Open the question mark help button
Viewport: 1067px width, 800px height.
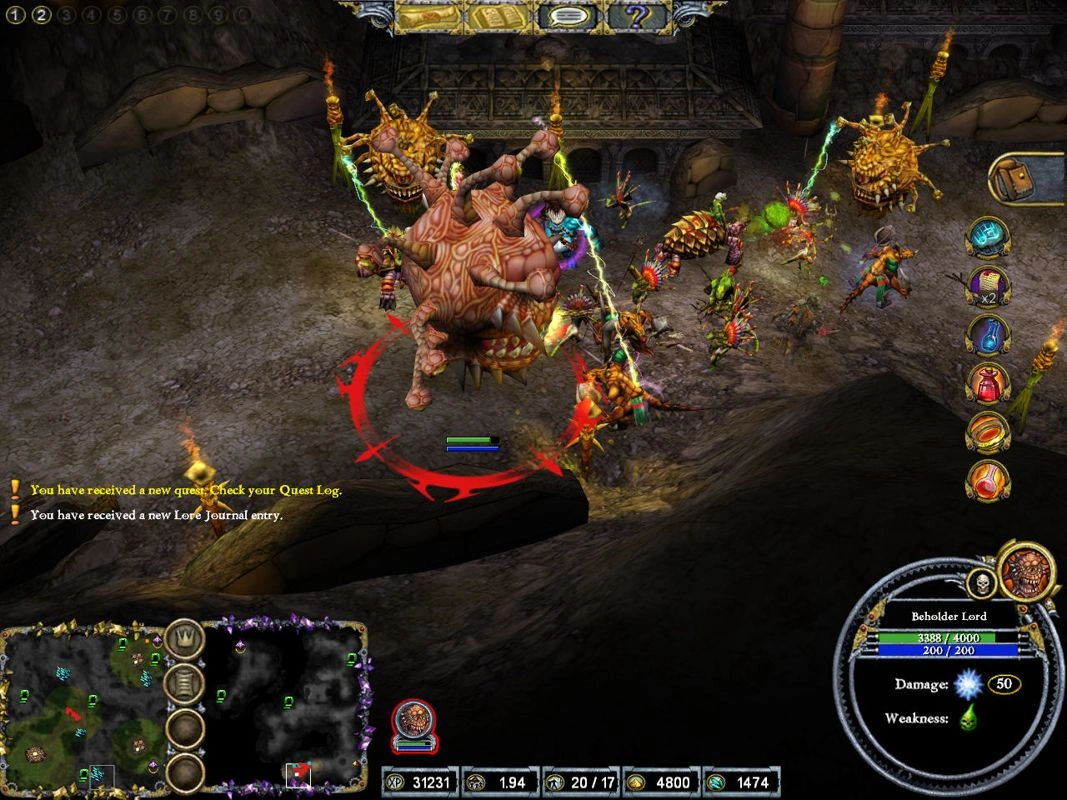click(x=638, y=17)
